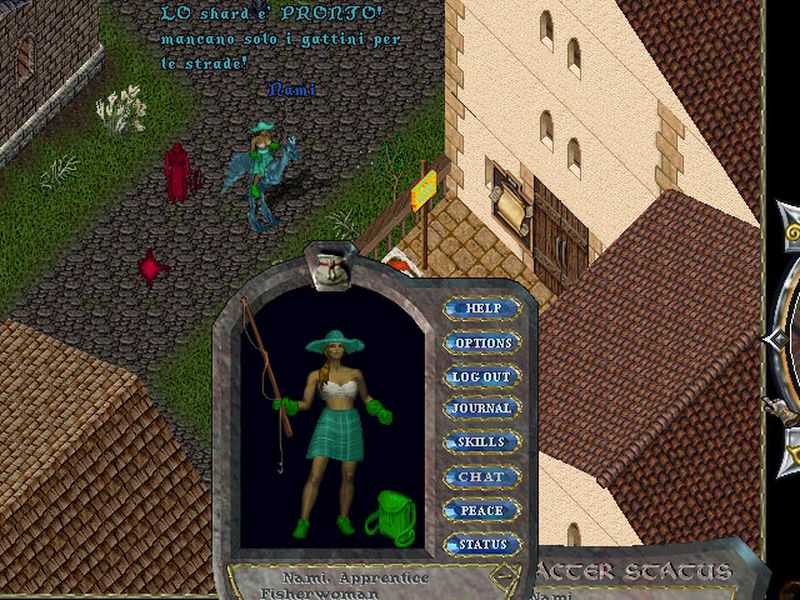This screenshot has width=800, height=600.
Task: Click the Log Out button
Action: click(x=482, y=376)
